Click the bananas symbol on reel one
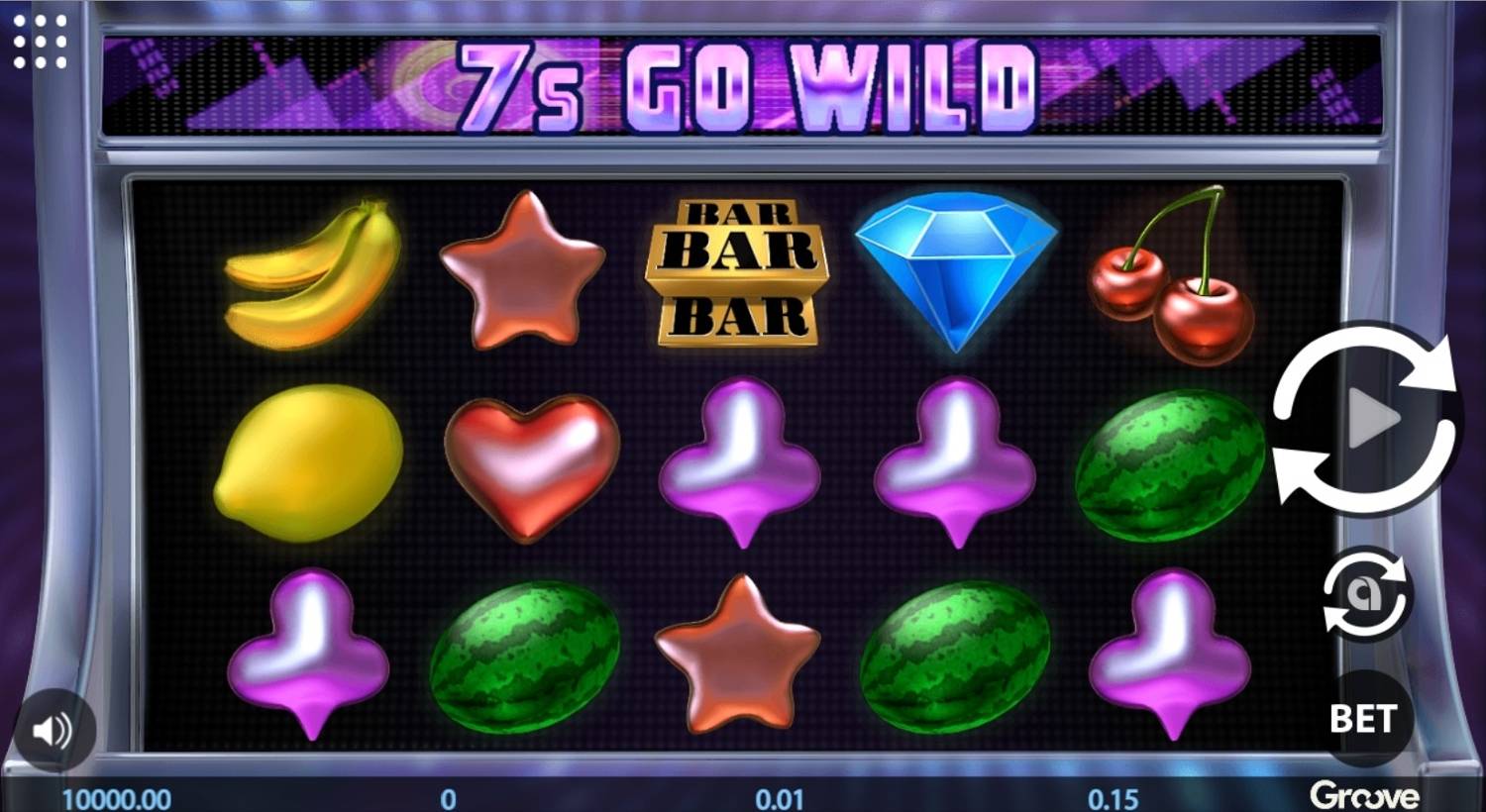Image resolution: width=1486 pixels, height=812 pixels. [312, 272]
